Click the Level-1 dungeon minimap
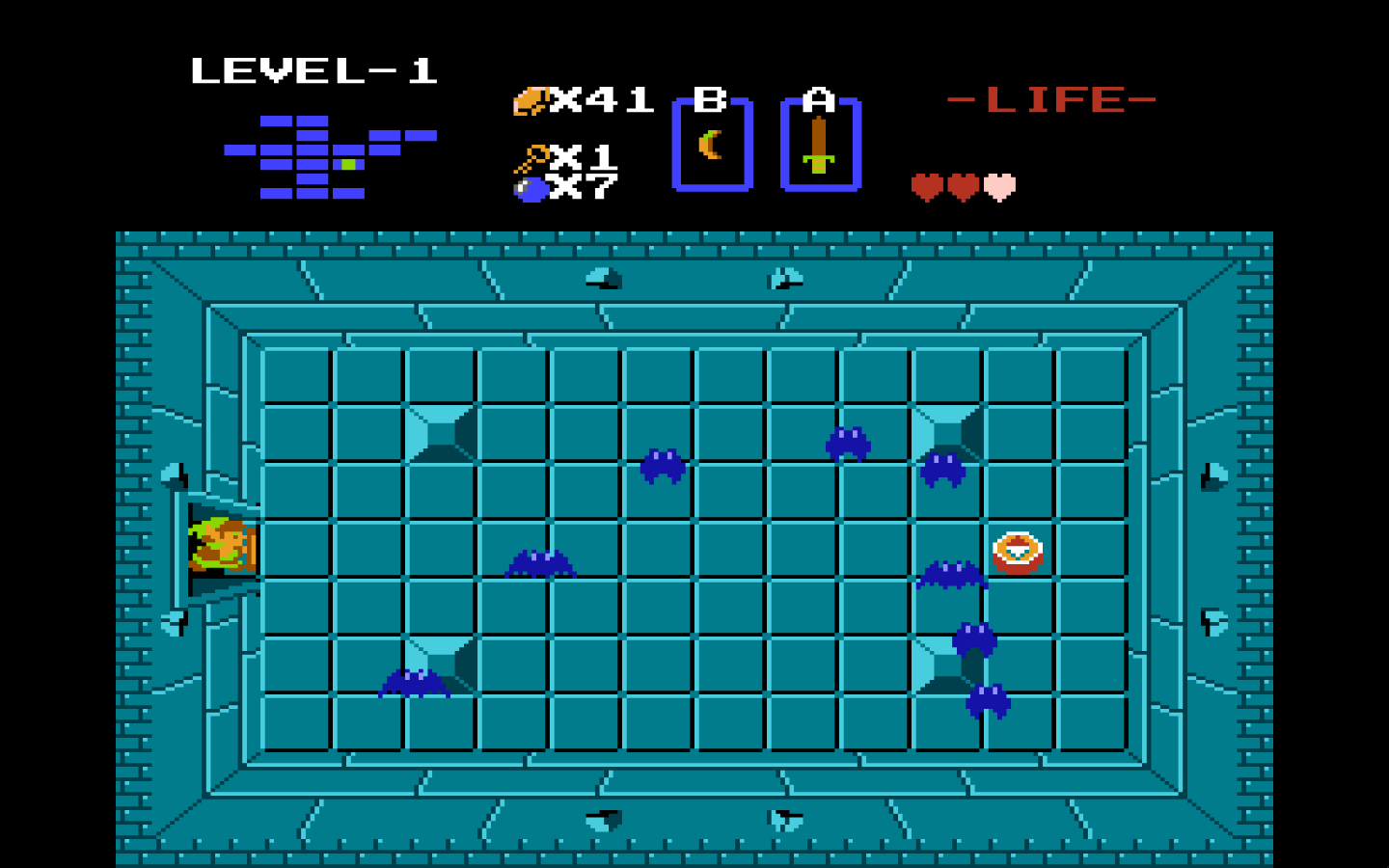Image resolution: width=1389 pixels, height=868 pixels. click(328, 157)
